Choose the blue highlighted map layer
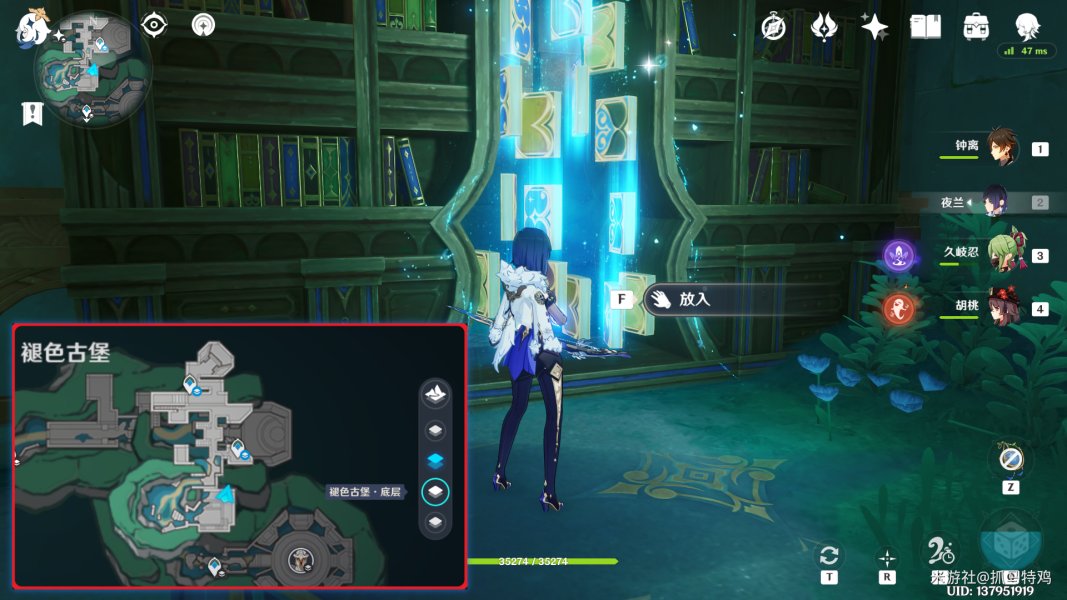Screen dimensions: 1067x600 (435, 460)
